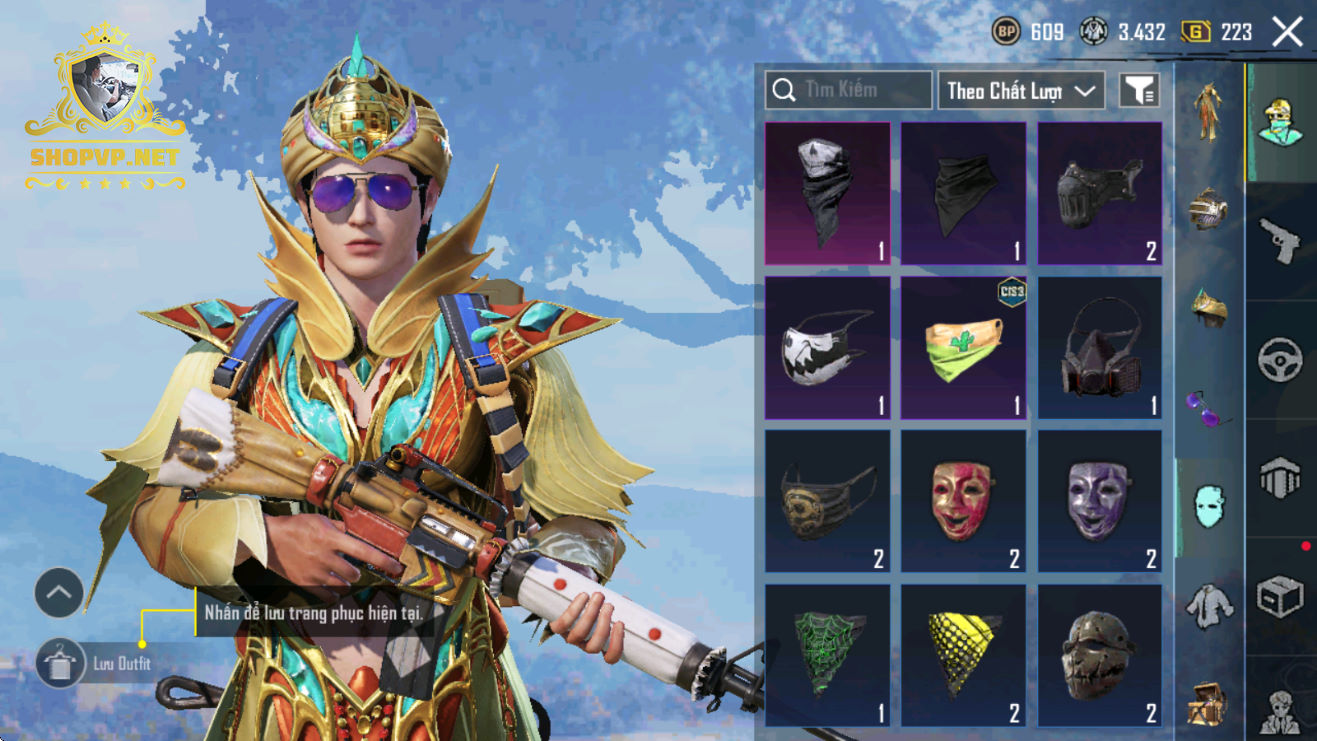
Task: Open the shirt clothing category
Action: tap(1208, 605)
